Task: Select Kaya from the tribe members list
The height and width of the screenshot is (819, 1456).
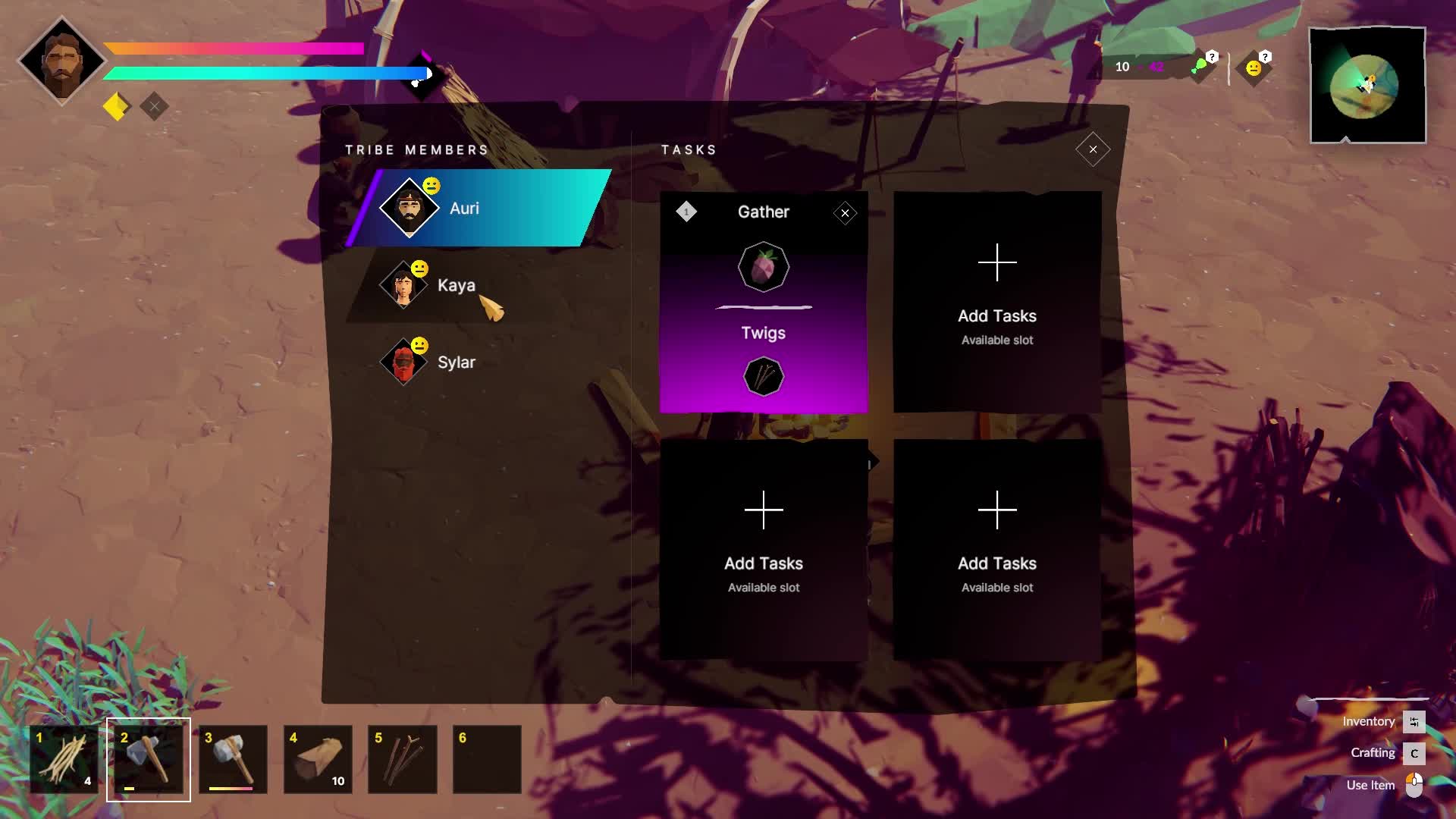Action: pos(456,286)
